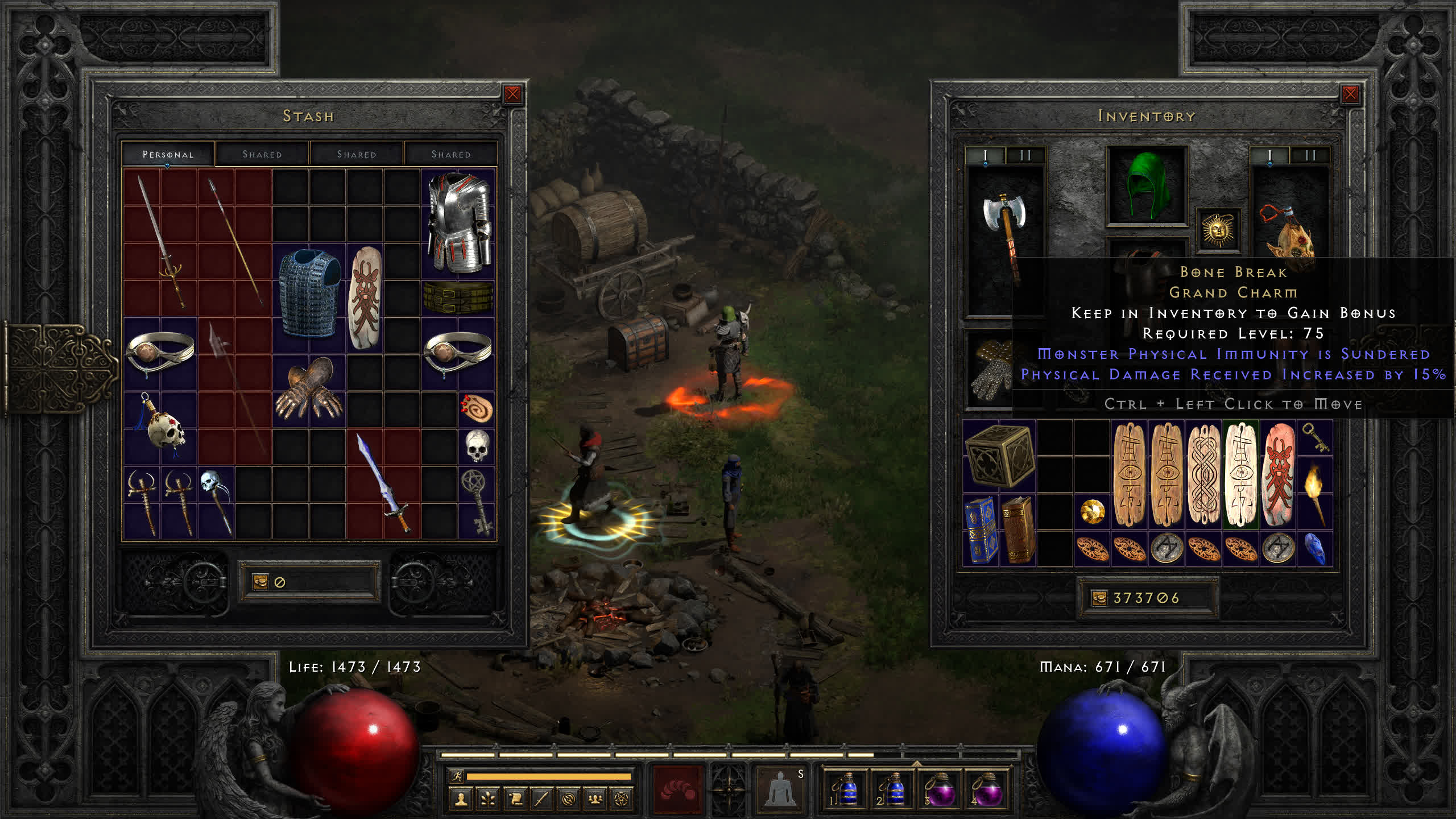Open the character screen from the mini panel
This screenshot has height=819, width=1456.
pos(461,800)
